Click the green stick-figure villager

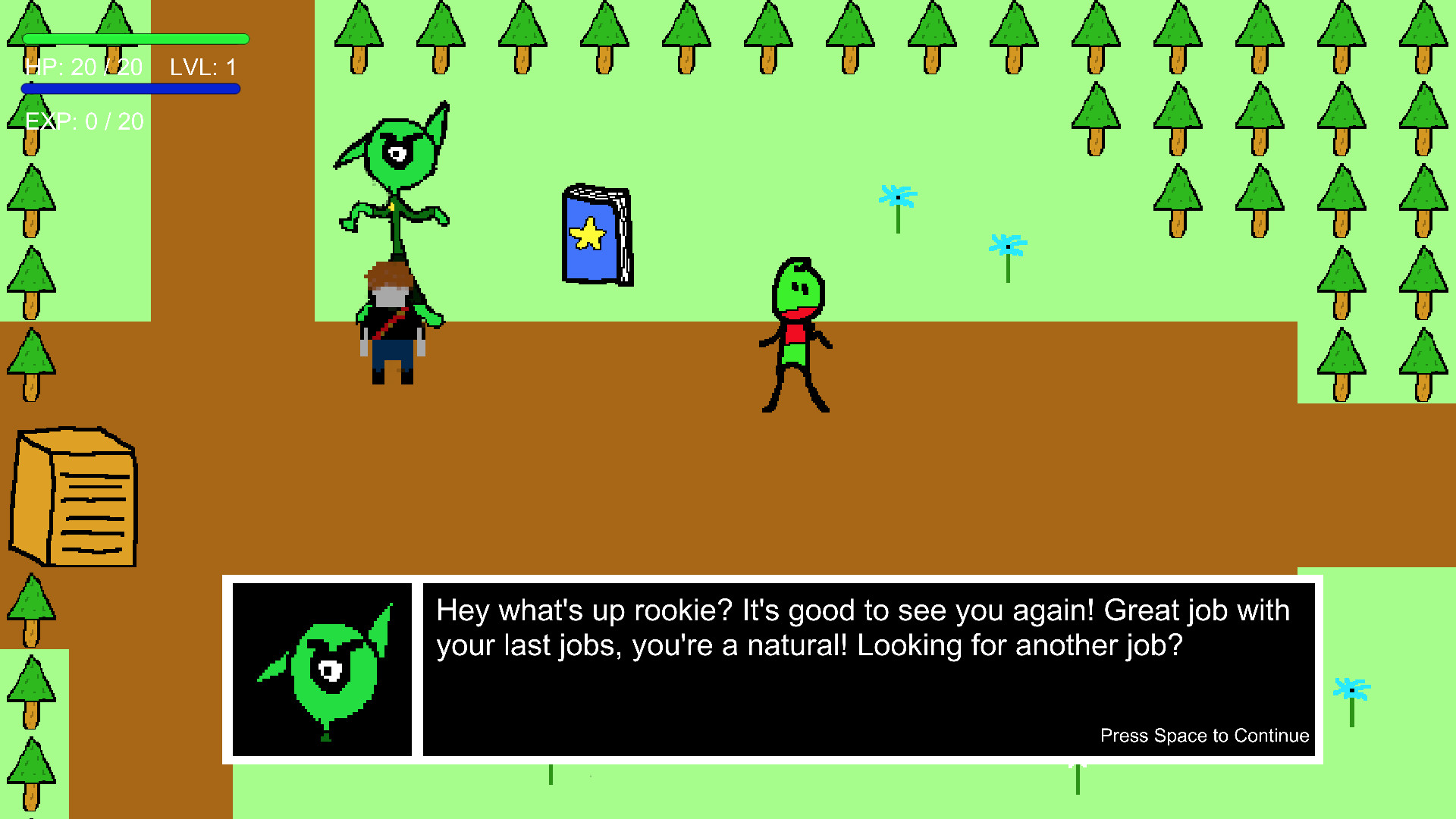(x=792, y=334)
